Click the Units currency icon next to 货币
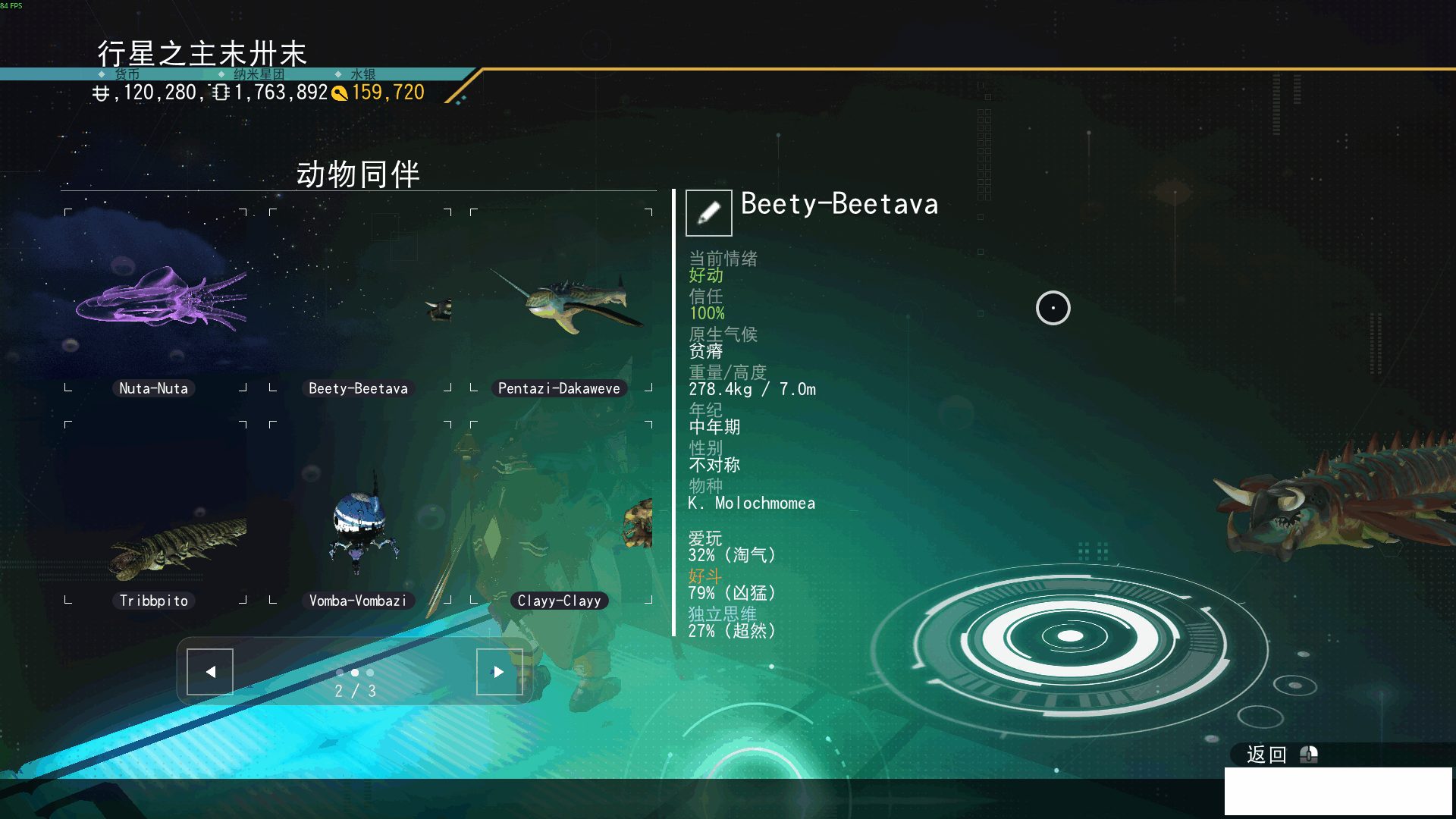1456x819 pixels. (x=102, y=92)
